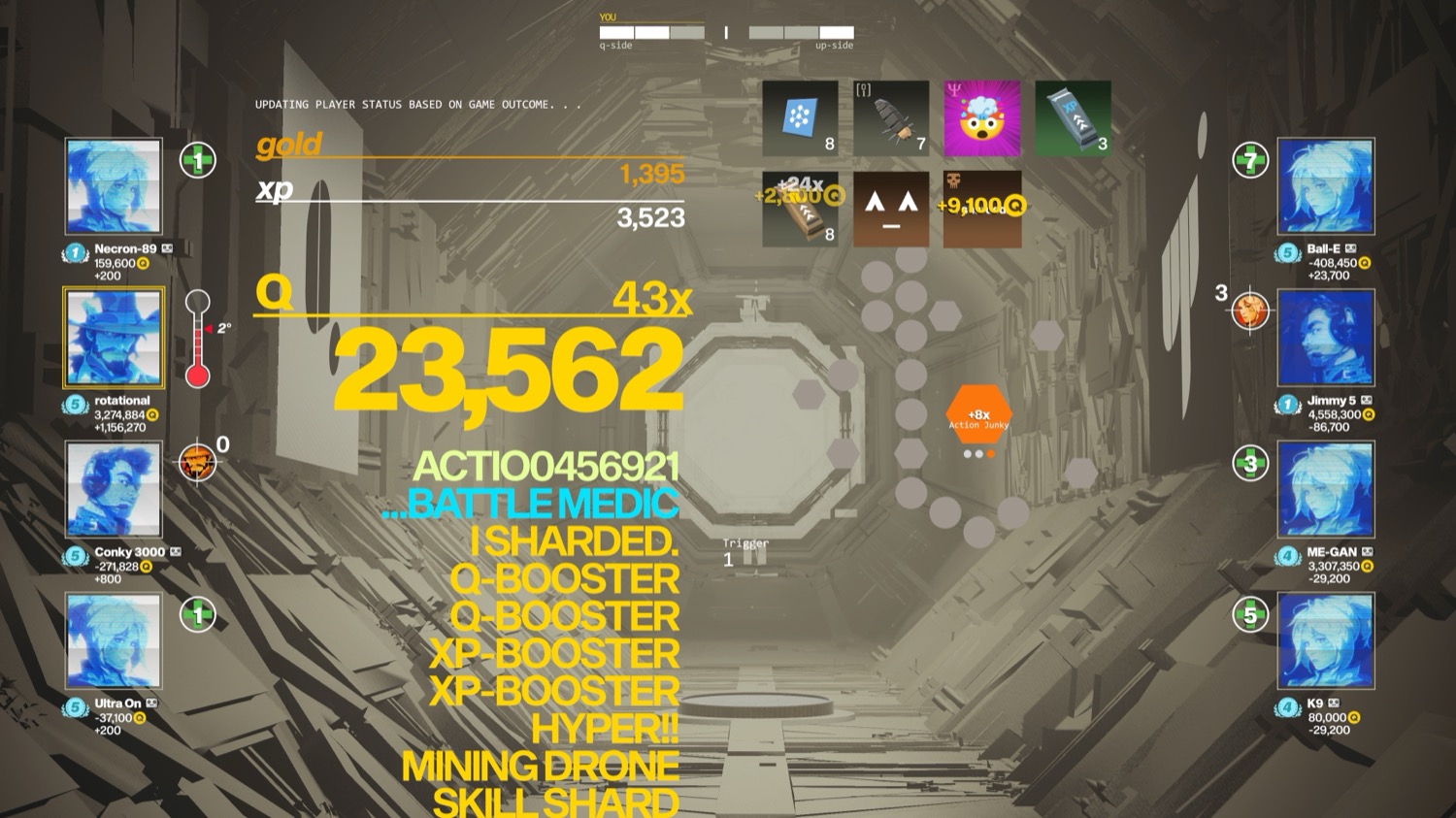Click the mining drone bug item slot
Image resolution: width=1456 pixels, height=818 pixels.
[x=891, y=118]
